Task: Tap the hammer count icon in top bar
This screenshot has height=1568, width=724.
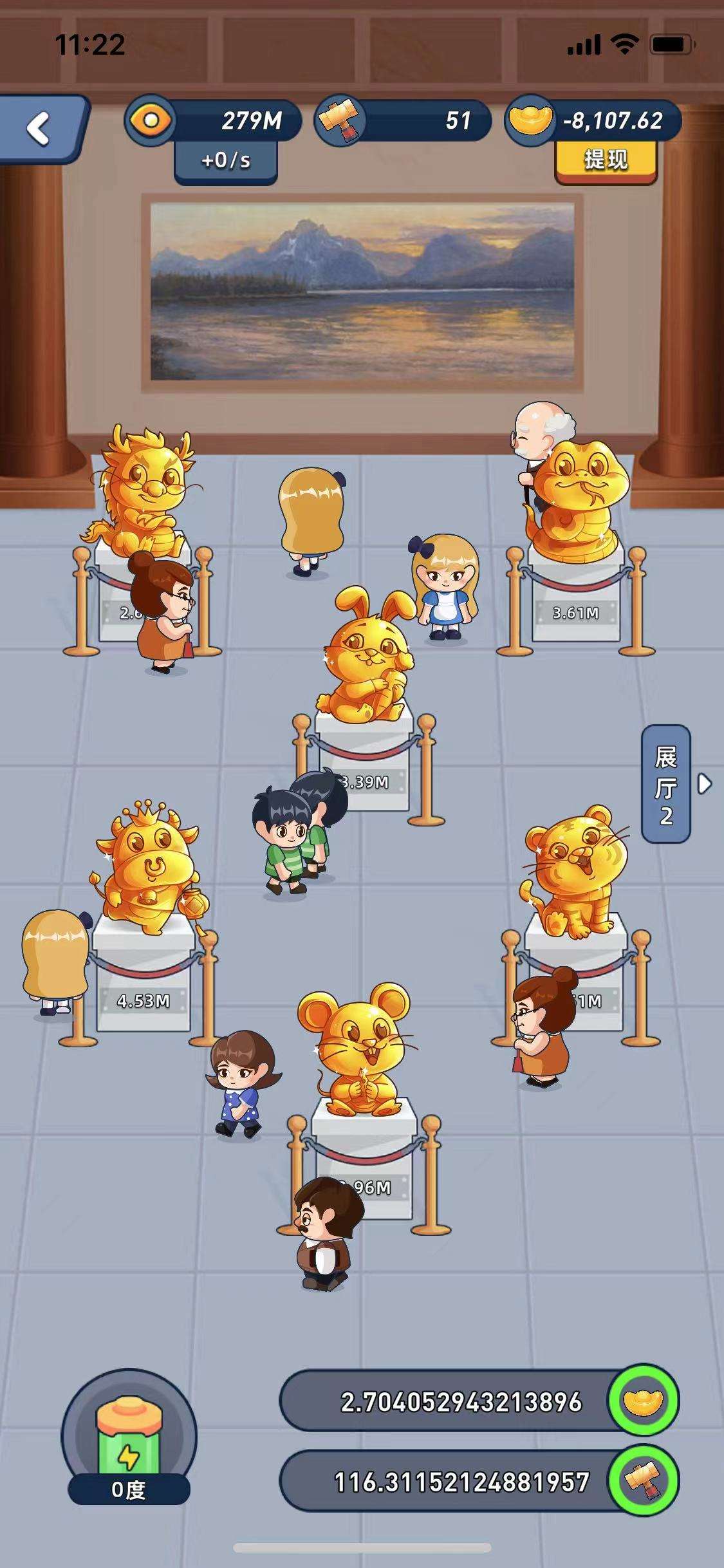Action: tap(340, 120)
